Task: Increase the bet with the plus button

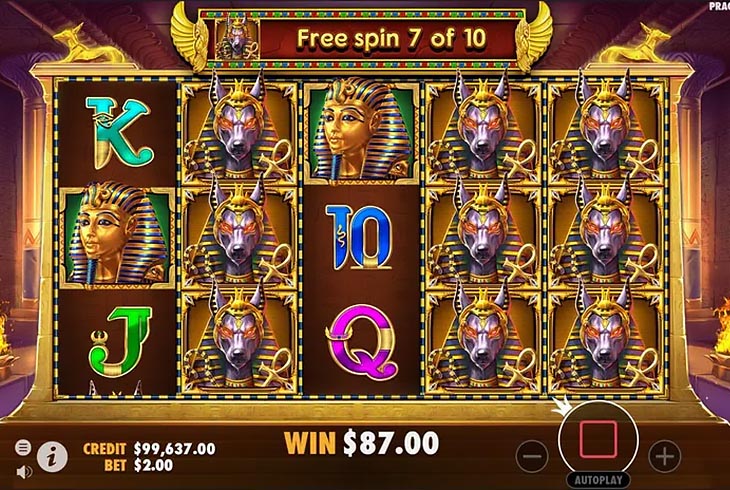Action: coord(664,456)
